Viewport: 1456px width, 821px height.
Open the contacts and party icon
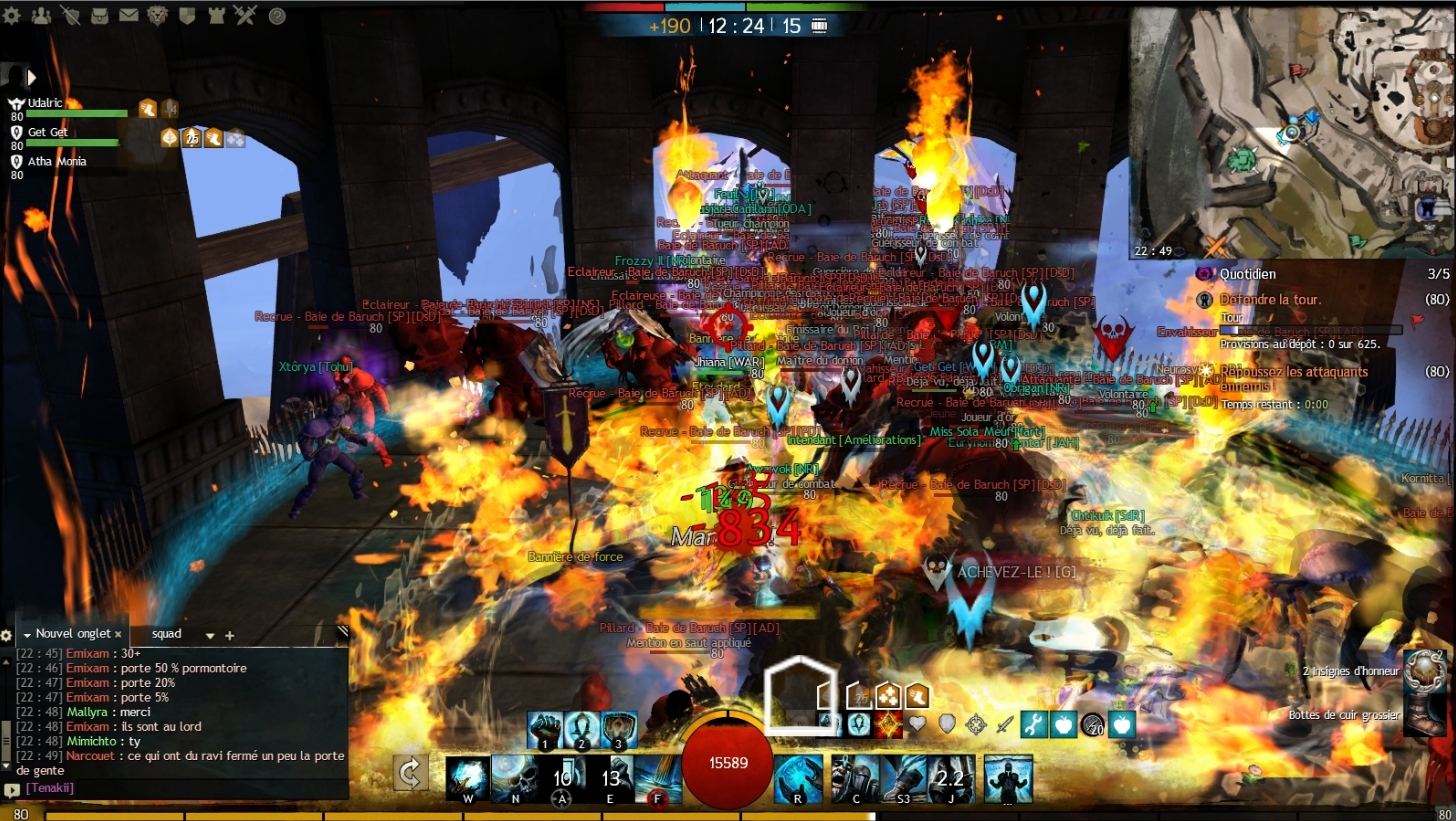click(x=41, y=15)
